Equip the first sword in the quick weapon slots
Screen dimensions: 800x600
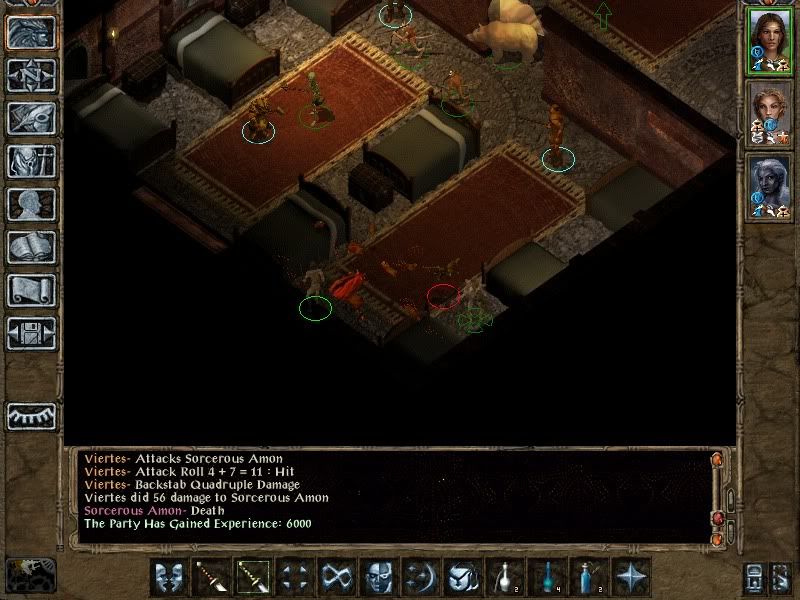(211, 577)
